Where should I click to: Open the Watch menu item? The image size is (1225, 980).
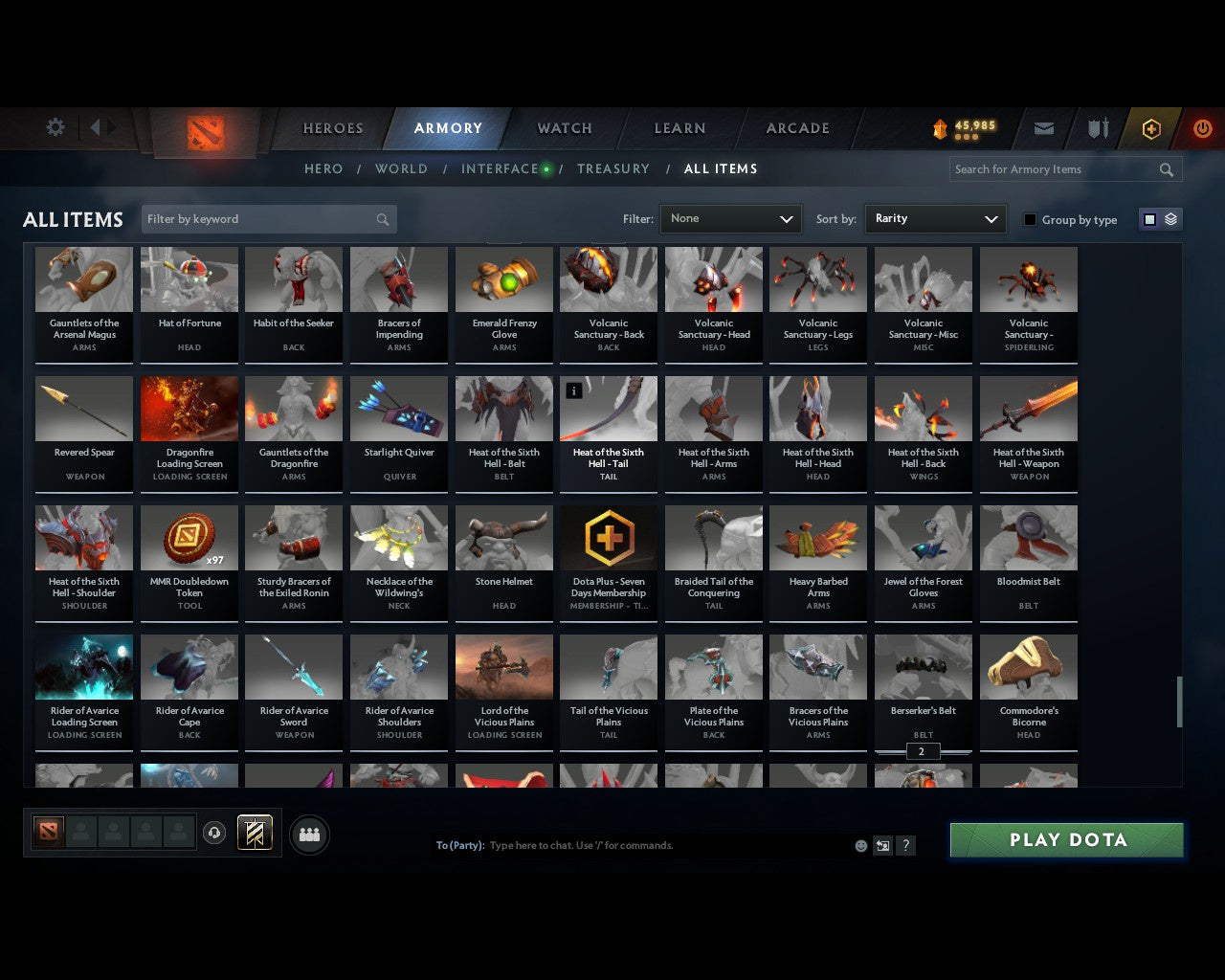click(x=564, y=127)
